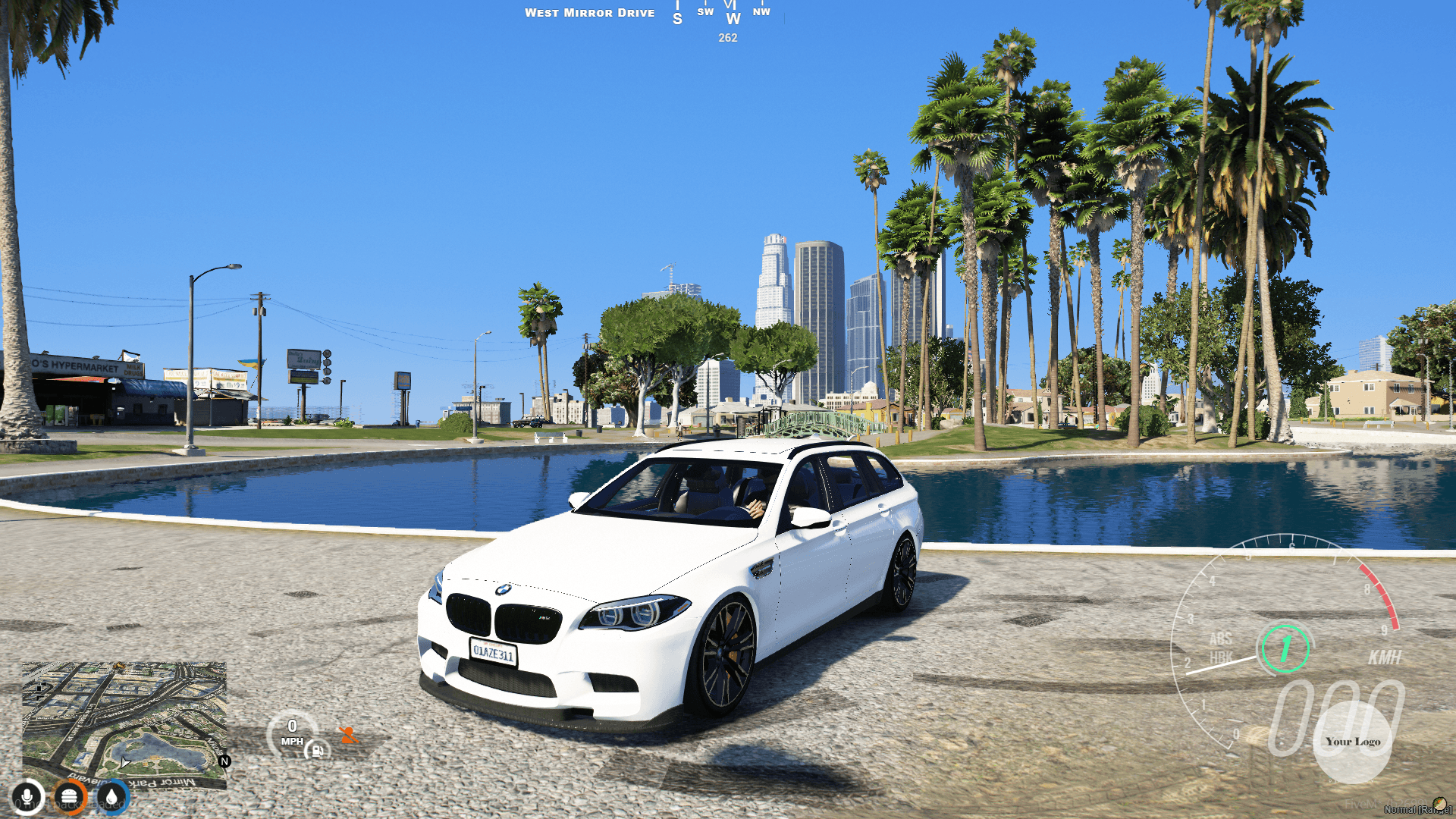This screenshot has width=1456, height=819.
Task: Open the West Mirror Drive street label
Action: (x=591, y=12)
